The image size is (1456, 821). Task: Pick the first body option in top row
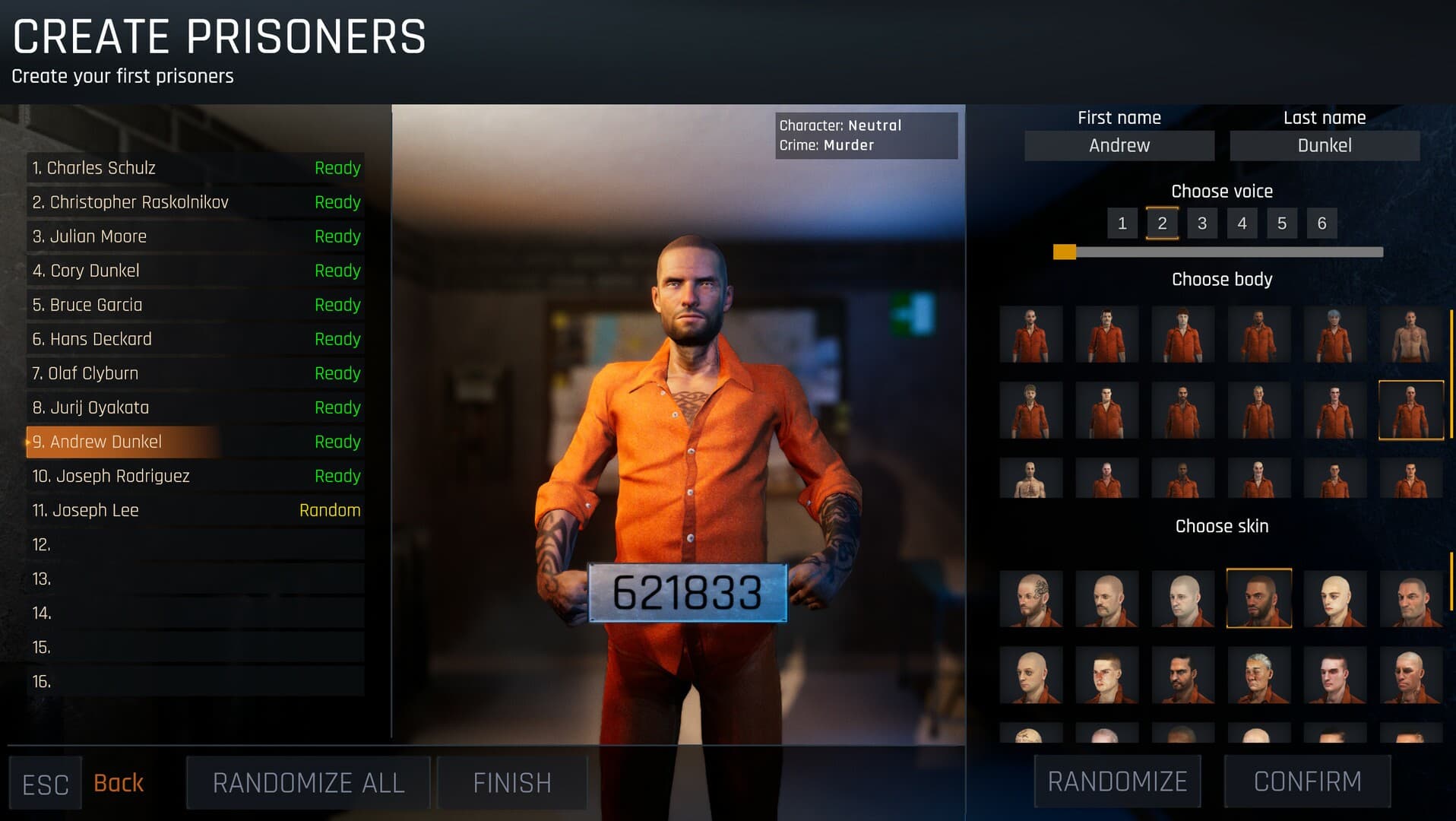click(1031, 334)
